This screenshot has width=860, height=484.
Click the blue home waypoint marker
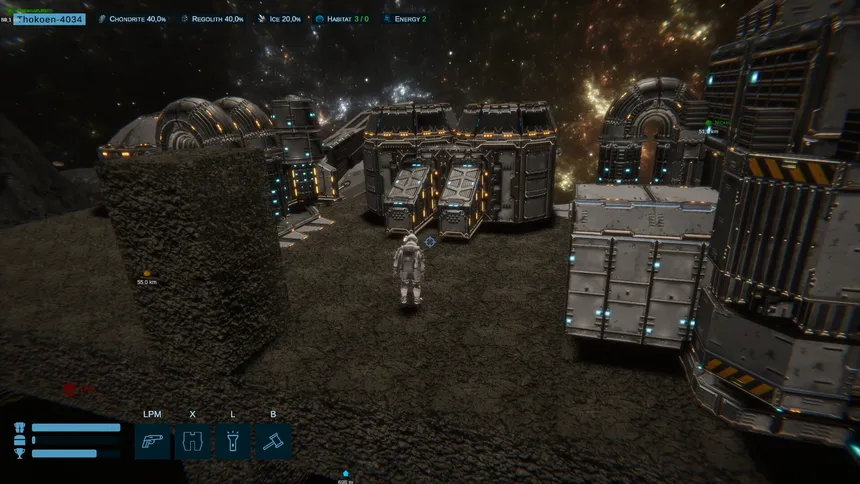[x=345, y=473]
